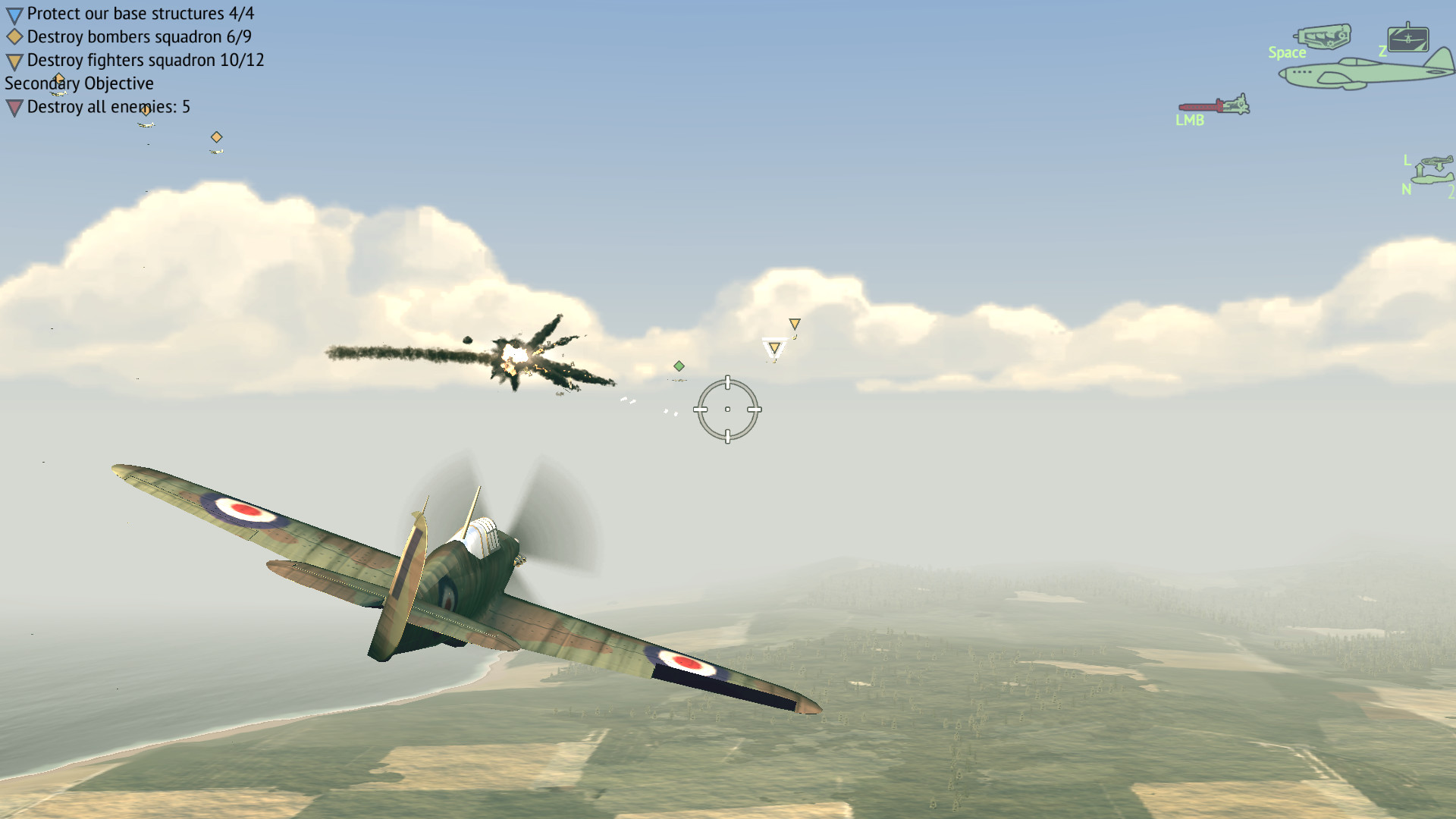The height and width of the screenshot is (819, 1456).
Task: Toggle the fighters squadron triangle marker
Action: tap(13, 60)
